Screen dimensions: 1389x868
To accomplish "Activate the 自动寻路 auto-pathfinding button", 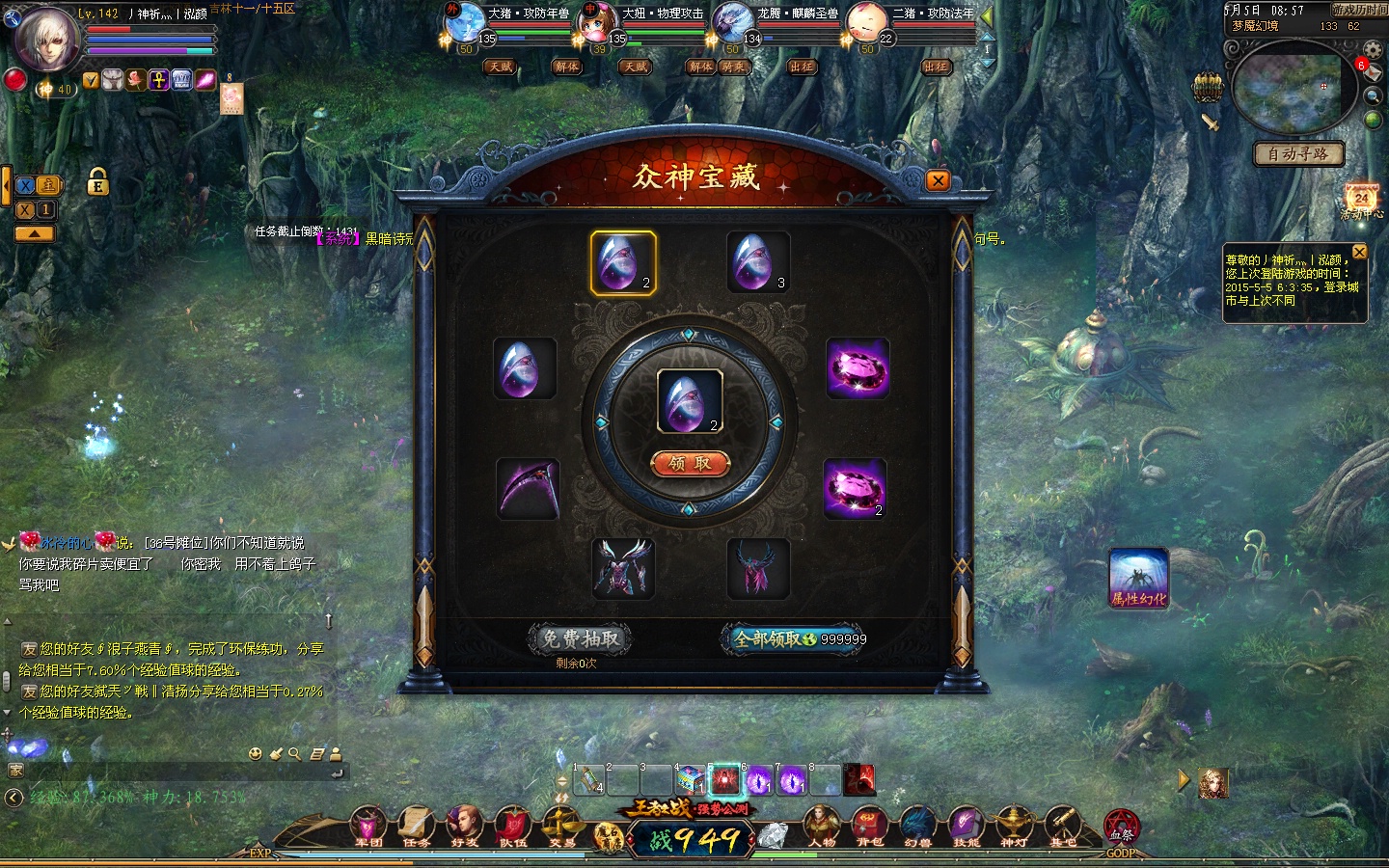I will click(x=1298, y=154).
